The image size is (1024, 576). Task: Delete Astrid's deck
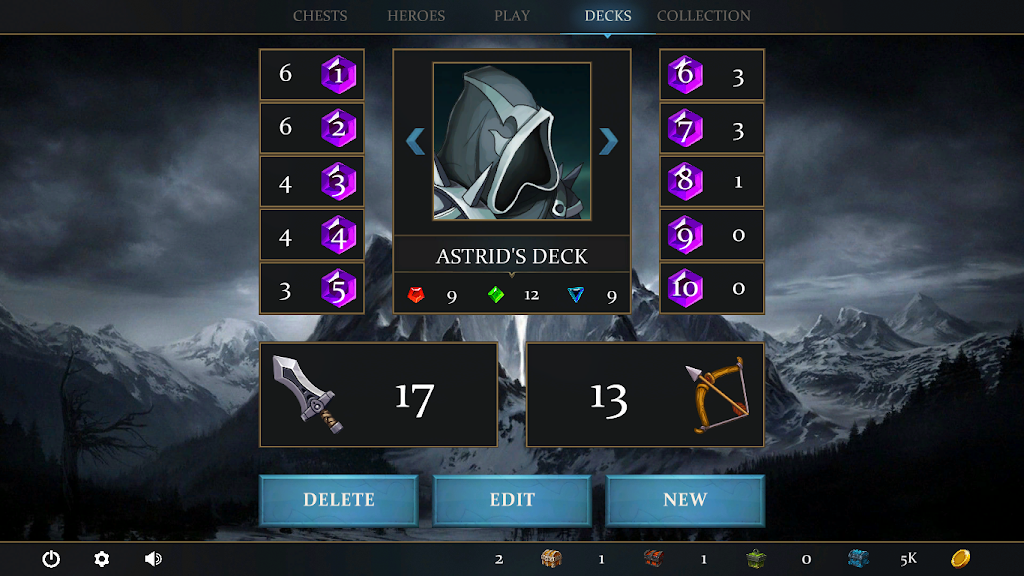[339, 500]
